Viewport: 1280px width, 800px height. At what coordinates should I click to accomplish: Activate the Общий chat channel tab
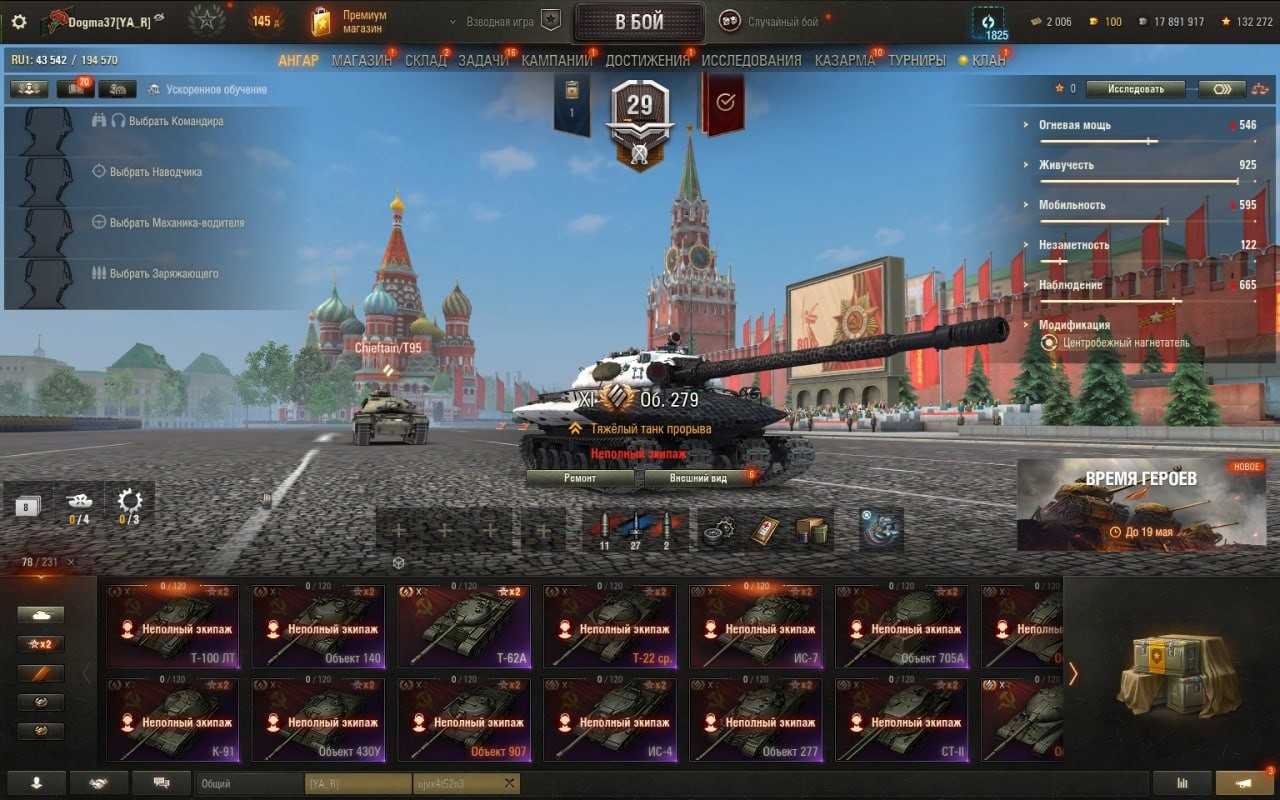(x=249, y=784)
